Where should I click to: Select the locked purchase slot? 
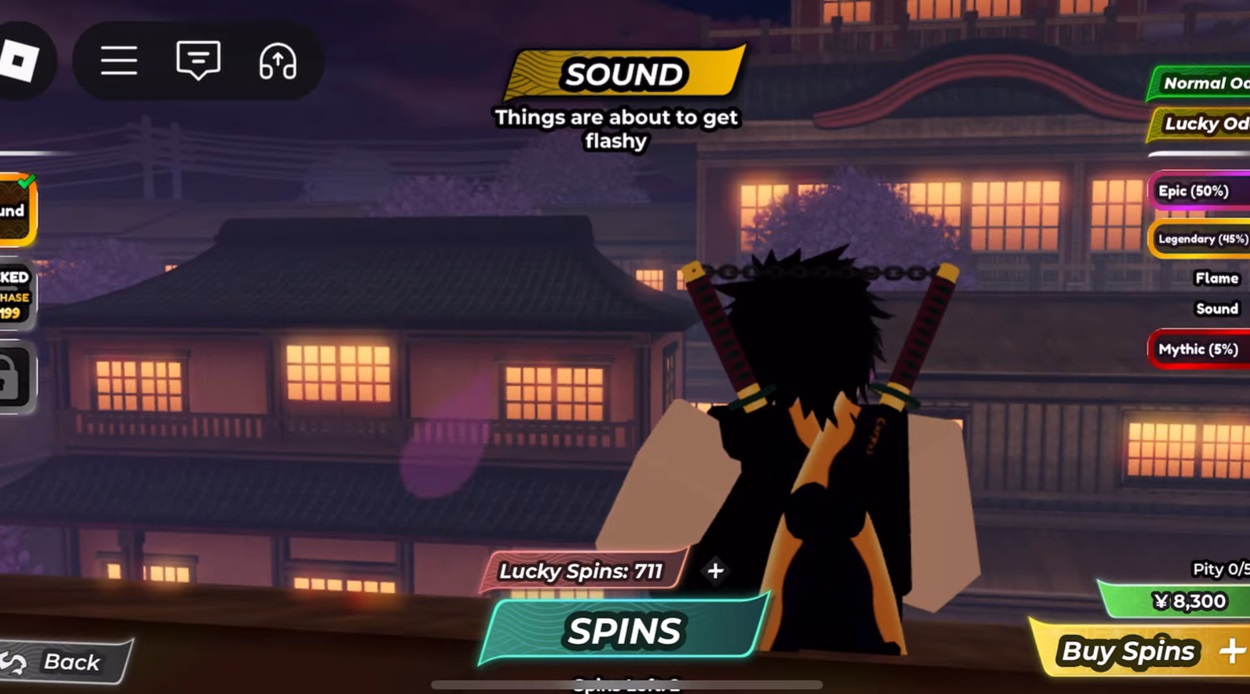[15, 295]
